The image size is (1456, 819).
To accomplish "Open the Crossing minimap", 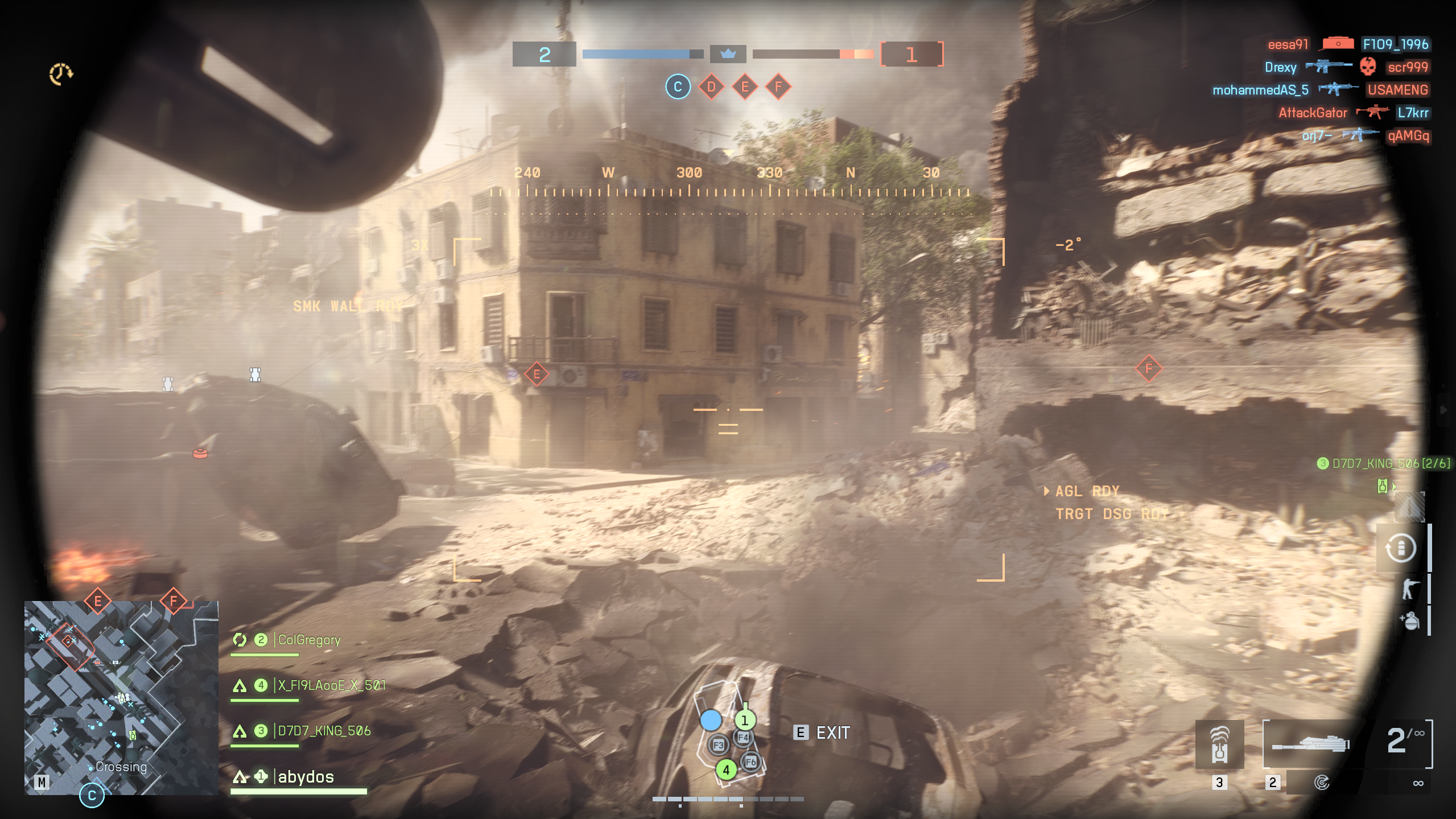I will coord(121,697).
